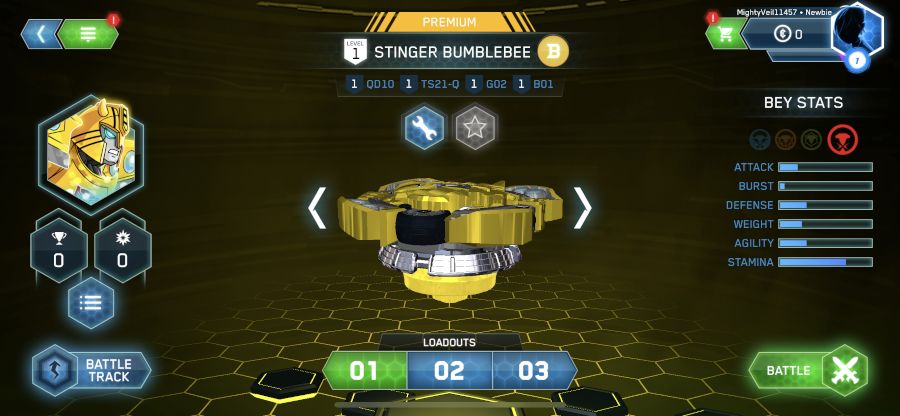Show the next Bey with right arrow
Viewport: 900px width, 416px height.
[x=582, y=207]
